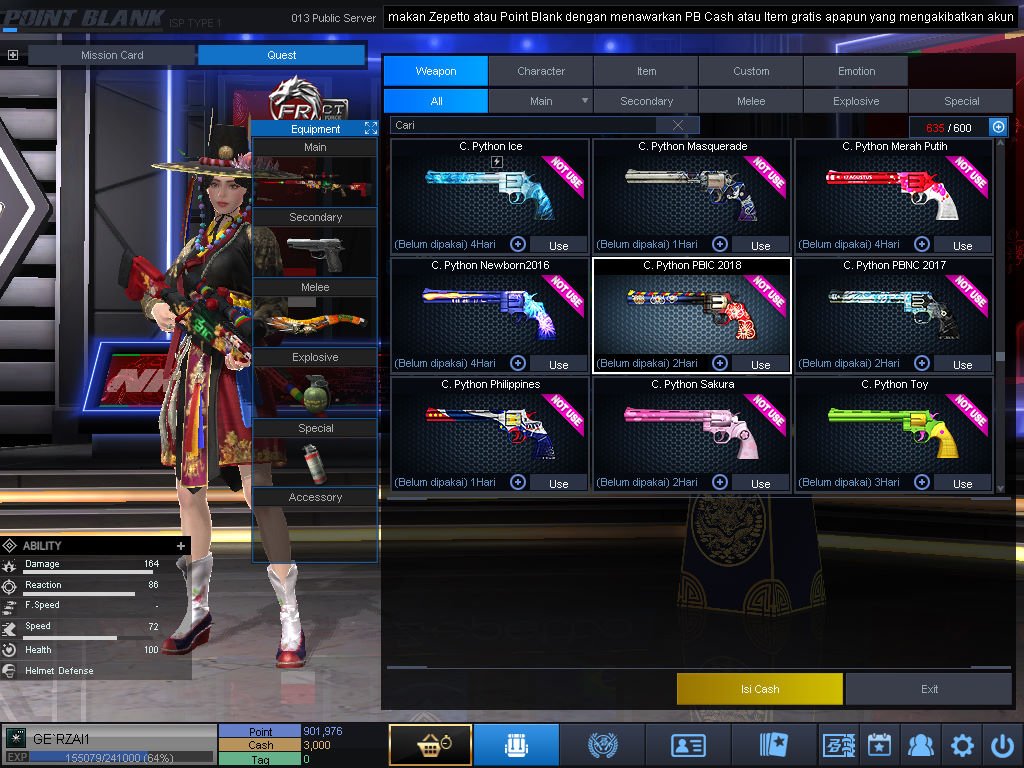Click the Isi Cash button
Screen dimensions: 1024x768
tap(760, 689)
